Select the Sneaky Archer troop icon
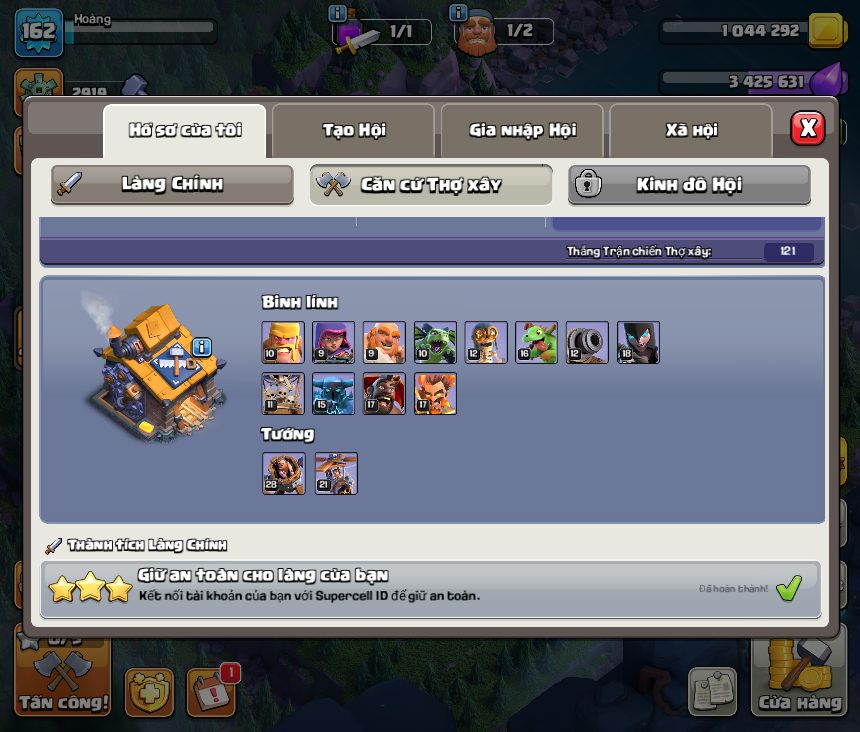 [333, 342]
